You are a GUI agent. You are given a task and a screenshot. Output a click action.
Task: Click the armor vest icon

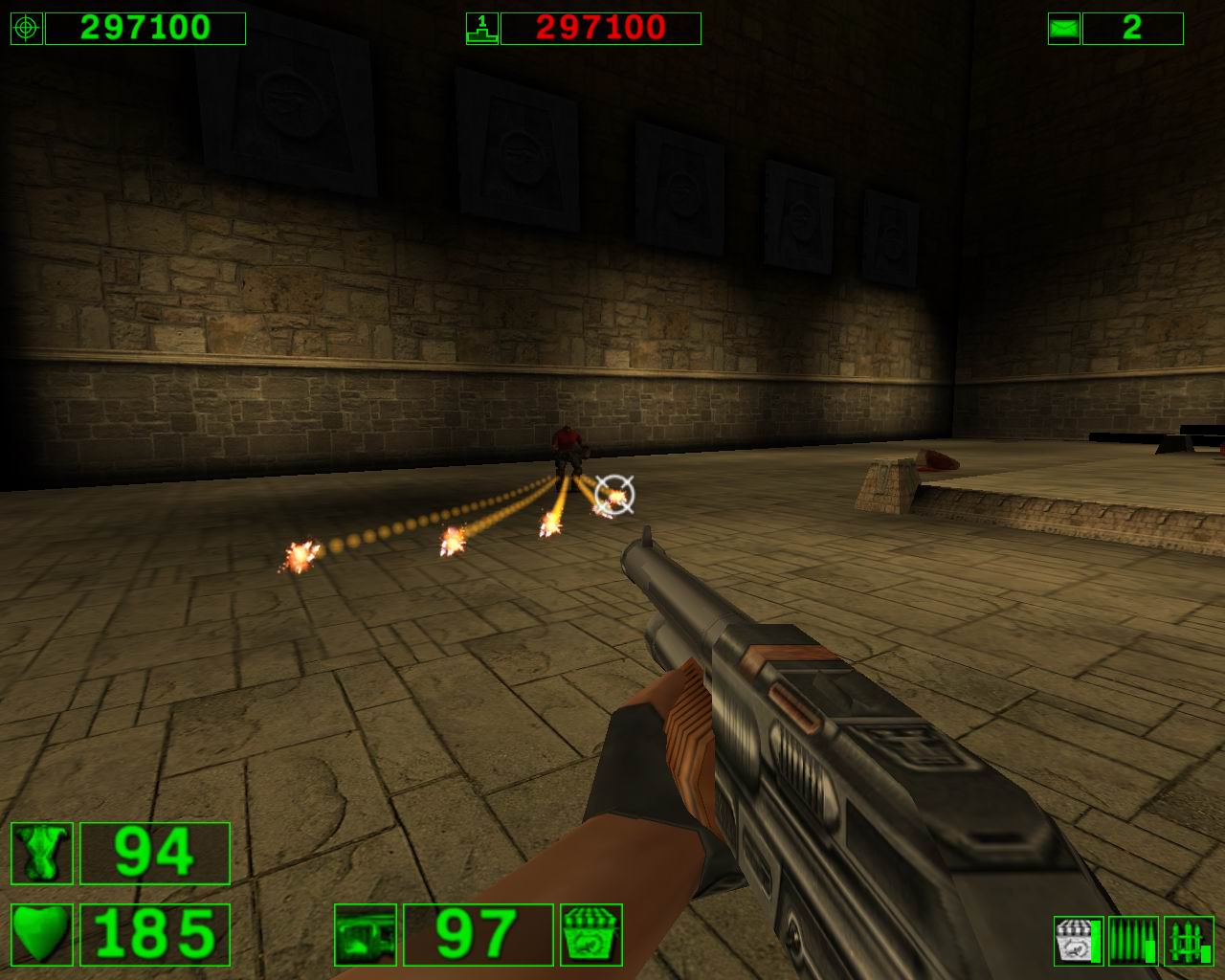(x=42, y=853)
